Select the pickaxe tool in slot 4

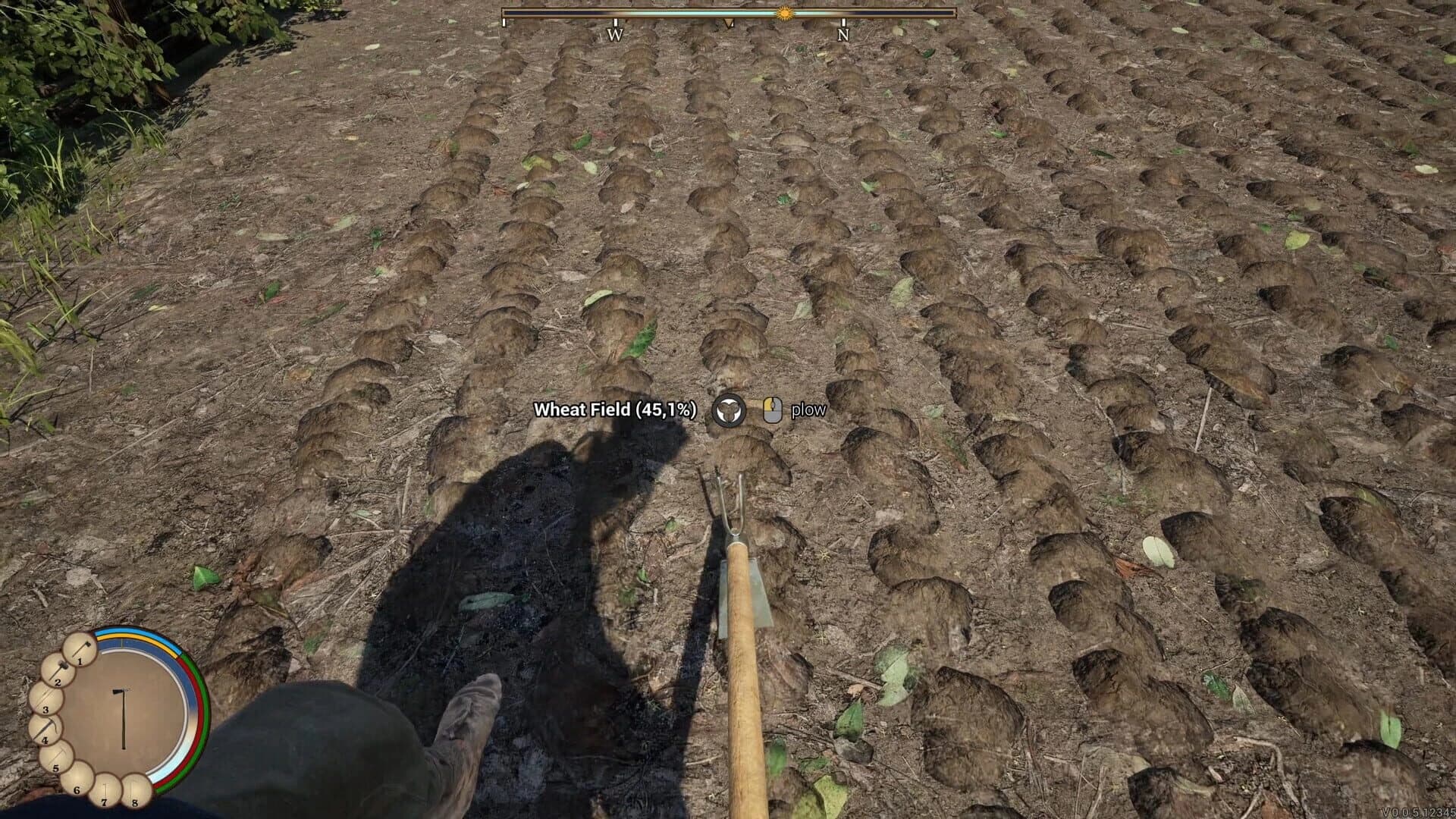[x=44, y=730]
